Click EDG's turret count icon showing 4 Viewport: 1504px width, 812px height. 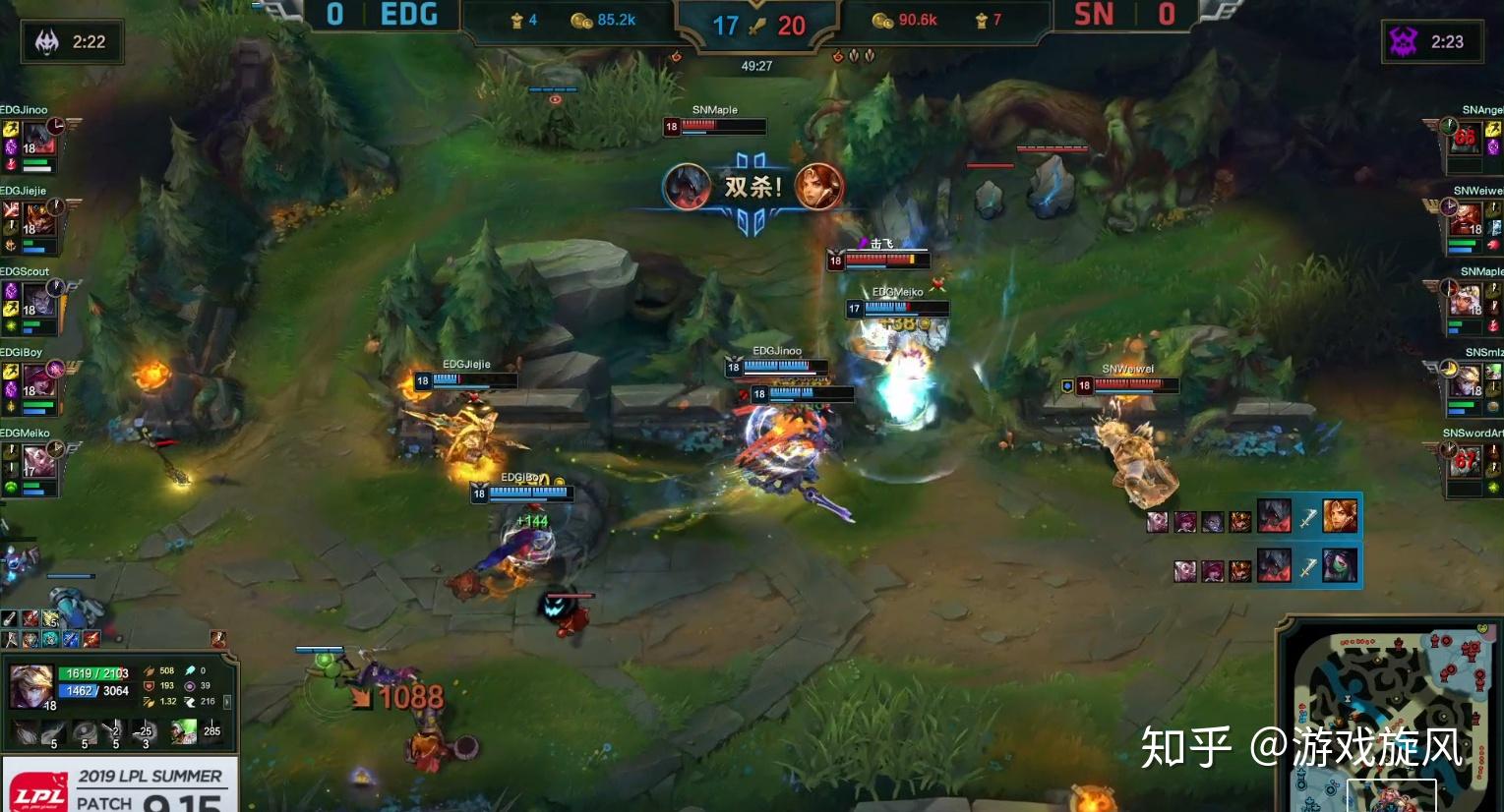(517, 20)
